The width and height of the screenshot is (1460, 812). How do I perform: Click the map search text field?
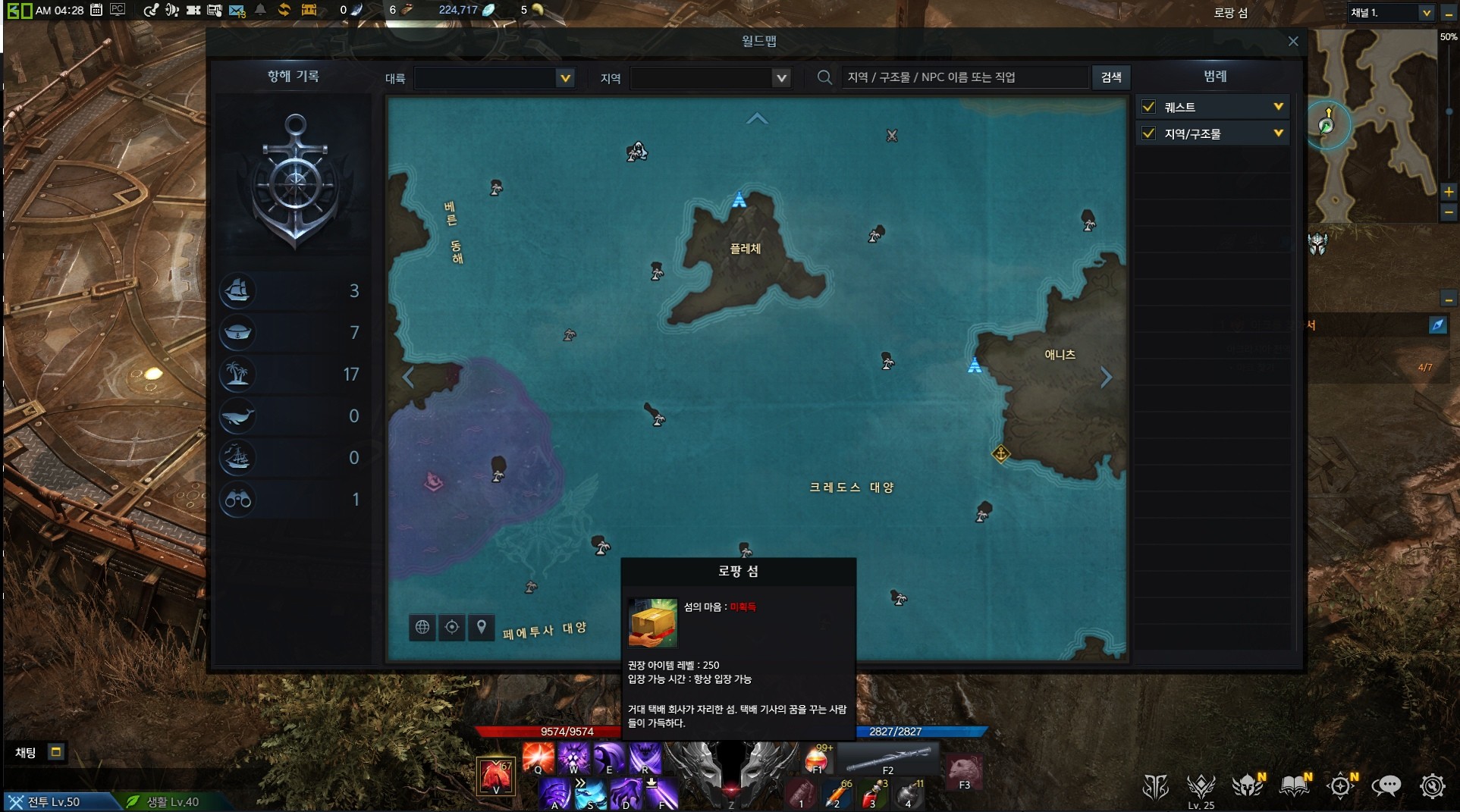(963, 77)
